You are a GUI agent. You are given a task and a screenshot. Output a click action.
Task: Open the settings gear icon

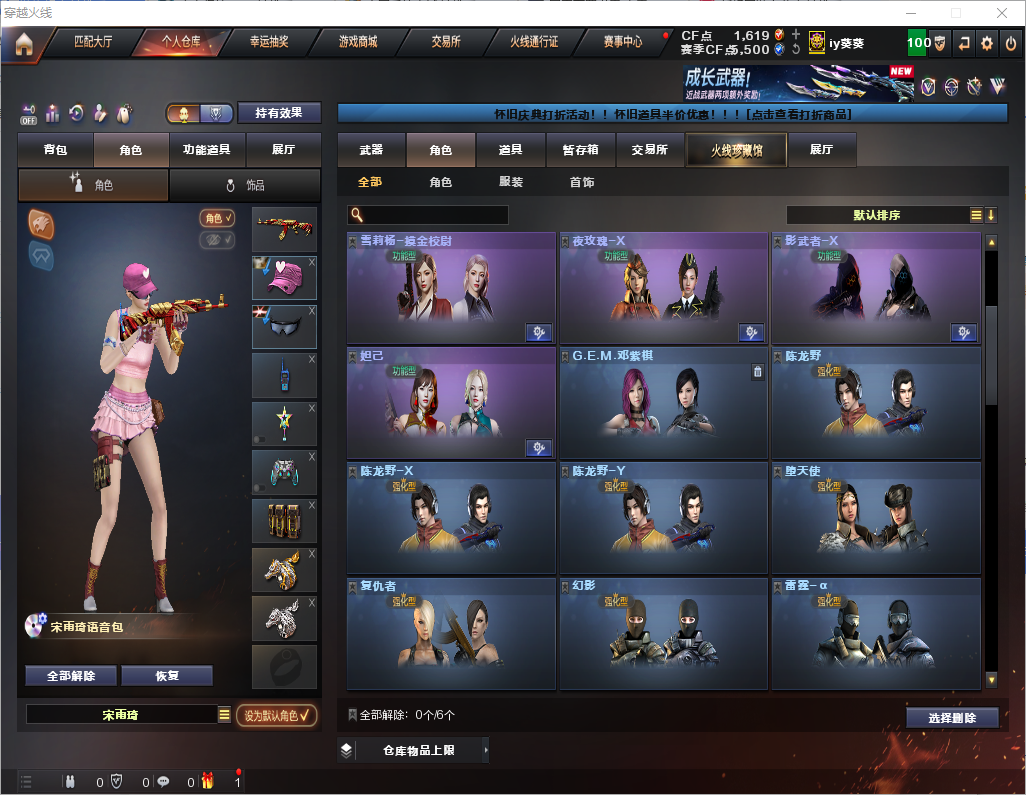pyautogui.click(x=987, y=43)
